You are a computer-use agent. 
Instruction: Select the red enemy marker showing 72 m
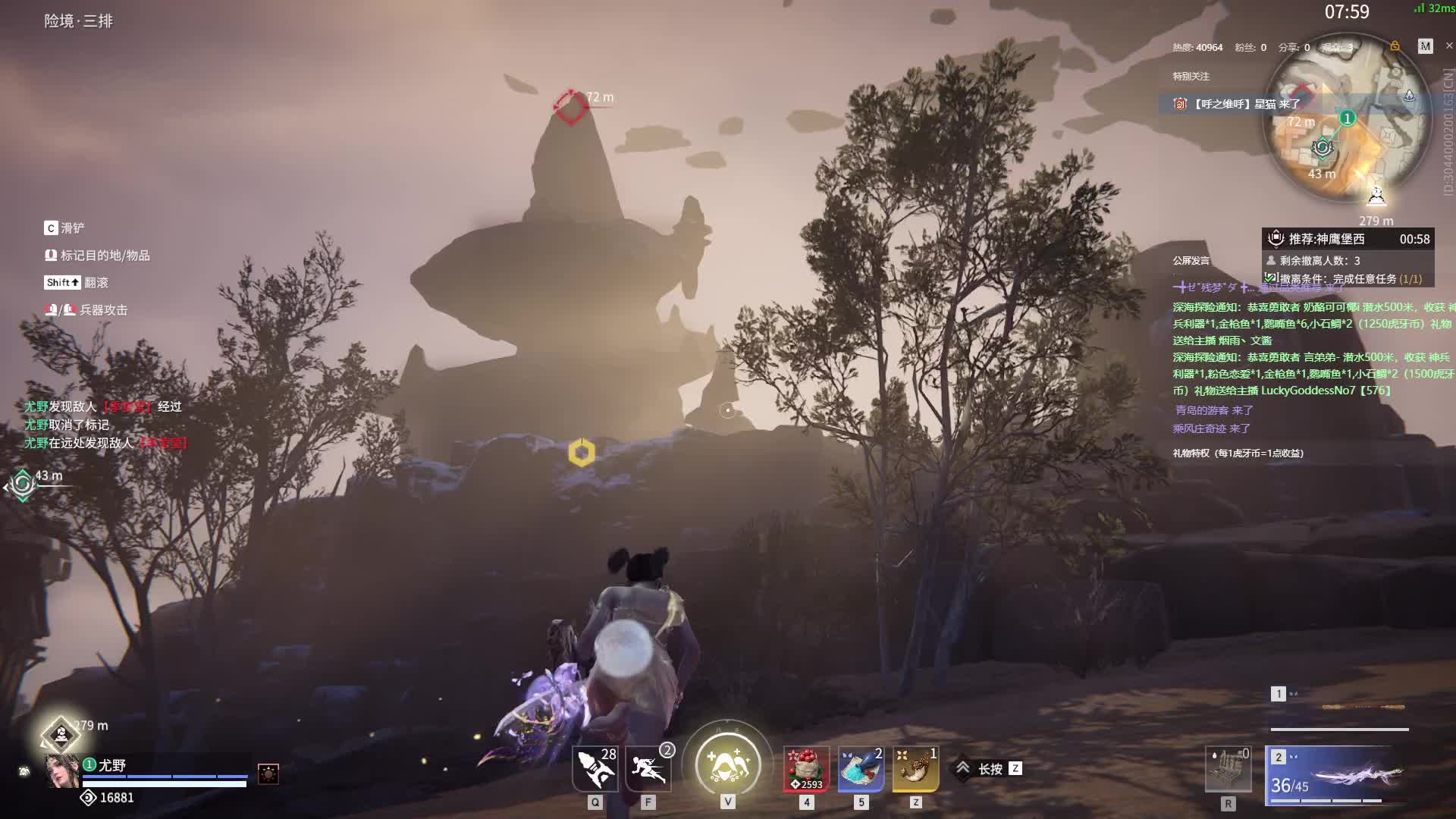point(571,106)
